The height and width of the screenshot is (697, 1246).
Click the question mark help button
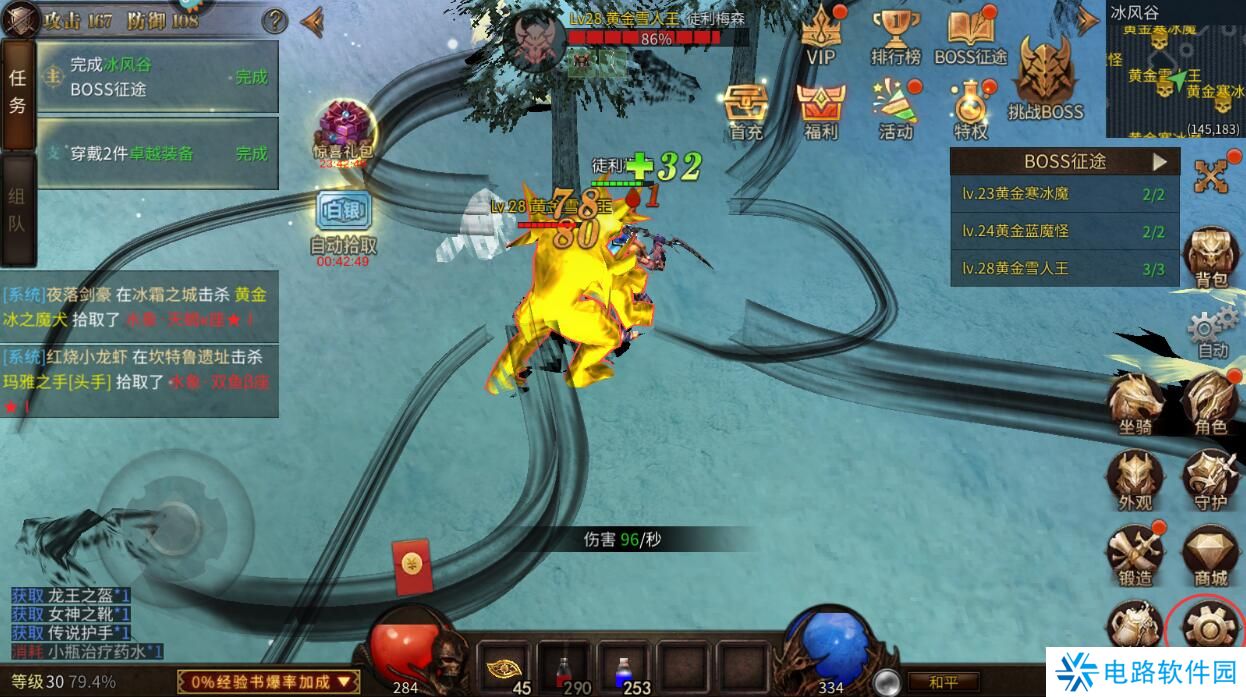tap(274, 20)
